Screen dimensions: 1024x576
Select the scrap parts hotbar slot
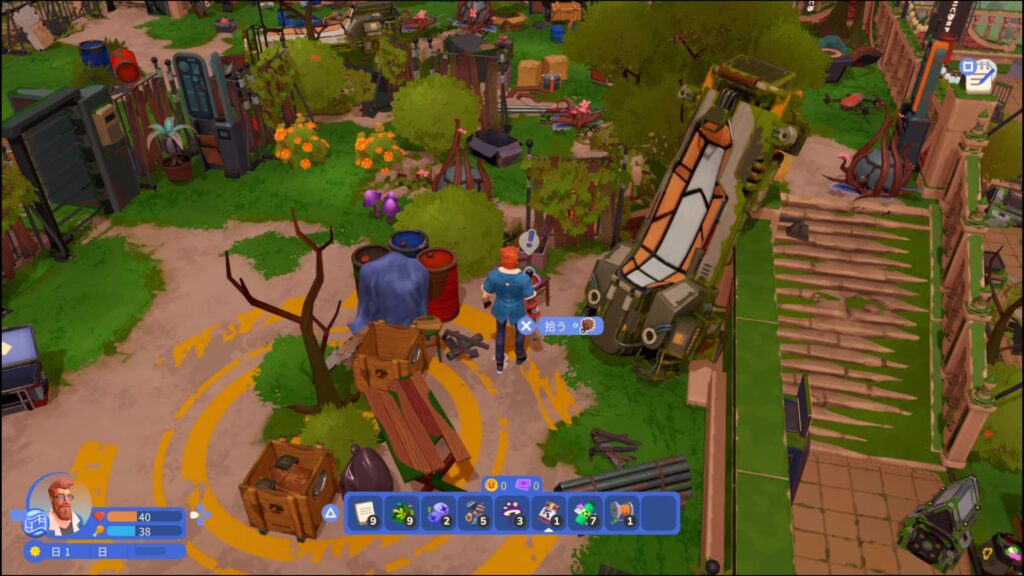[475, 513]
